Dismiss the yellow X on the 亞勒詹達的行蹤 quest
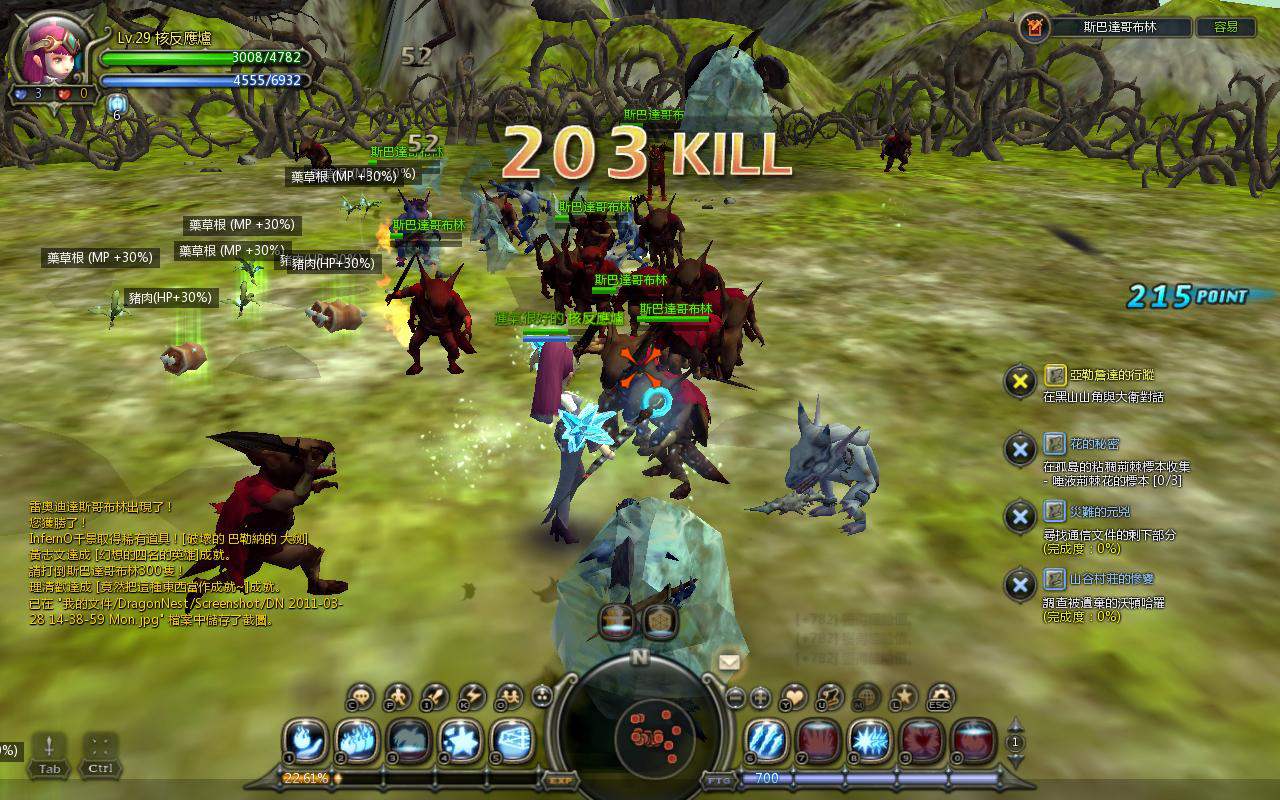This screenshot has width=1280, height=800. (x=1019, y=380)
